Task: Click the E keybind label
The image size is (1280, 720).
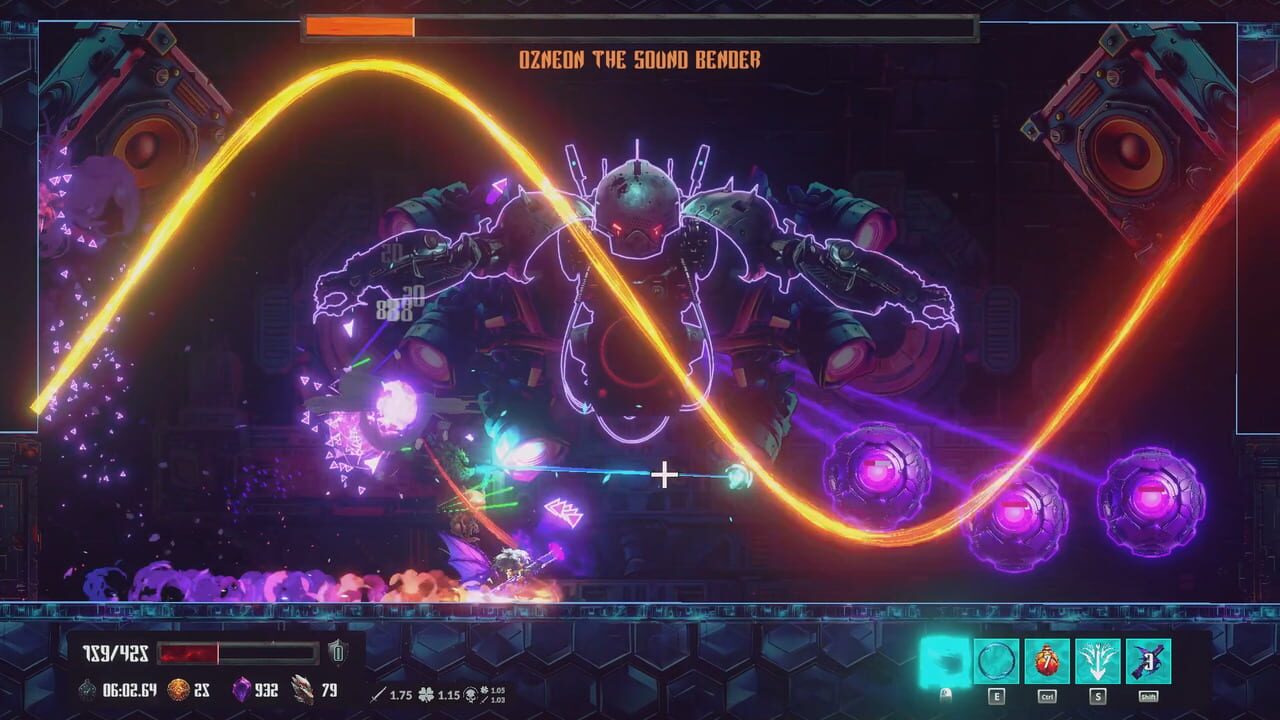Action: click(x=997, y=694)
